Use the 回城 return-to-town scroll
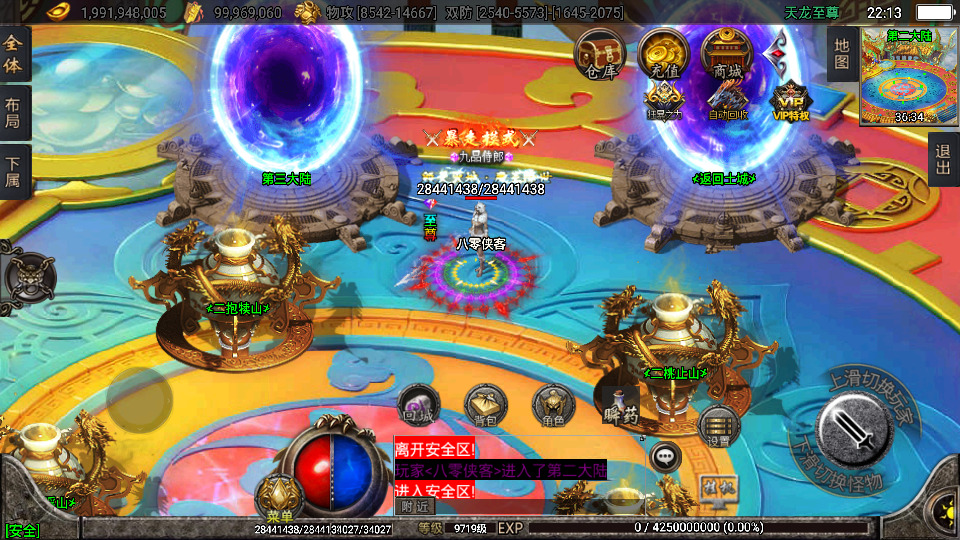 tap(417, 406)
